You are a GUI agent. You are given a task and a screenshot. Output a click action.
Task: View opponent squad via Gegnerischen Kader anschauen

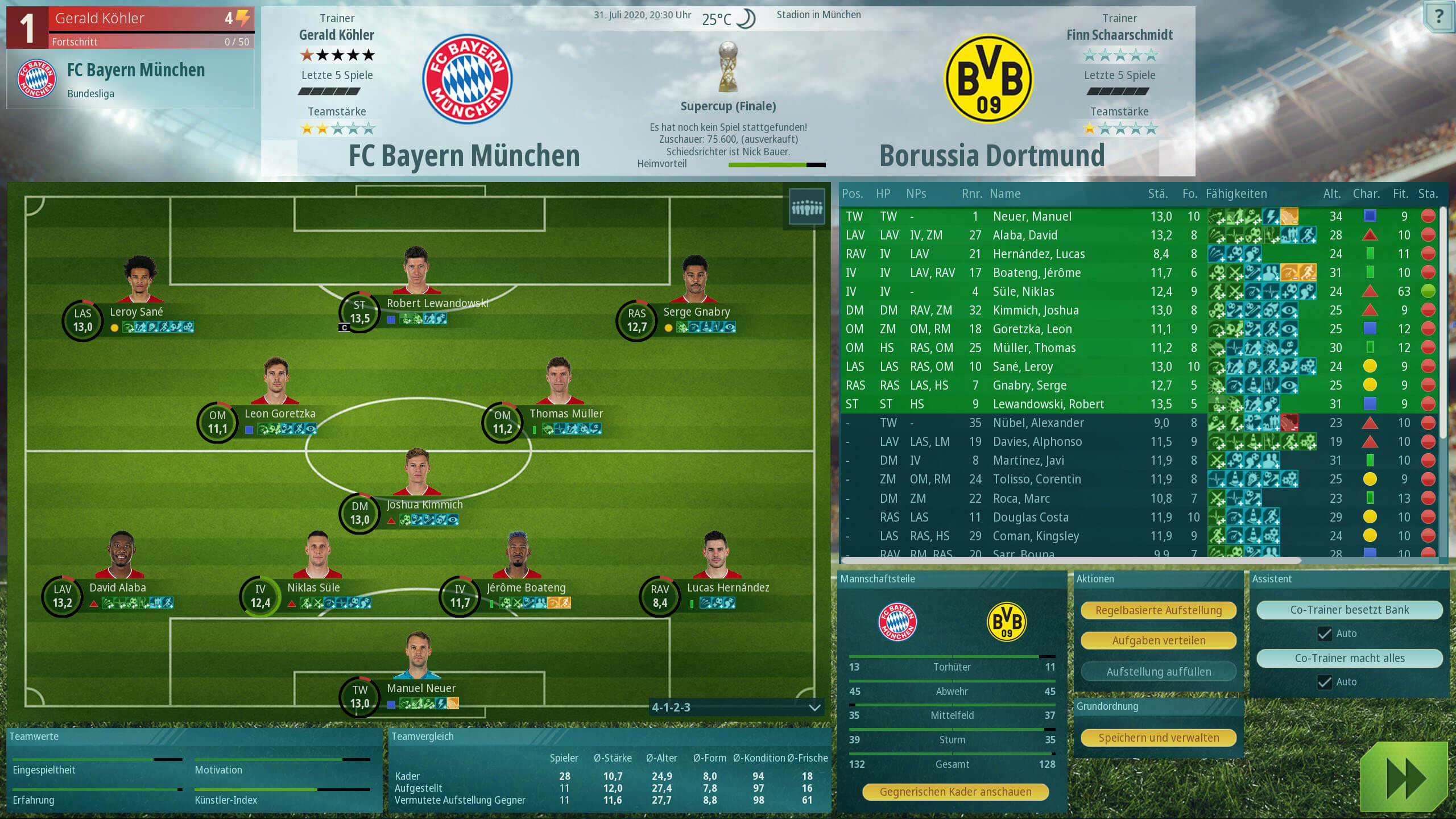955,792
